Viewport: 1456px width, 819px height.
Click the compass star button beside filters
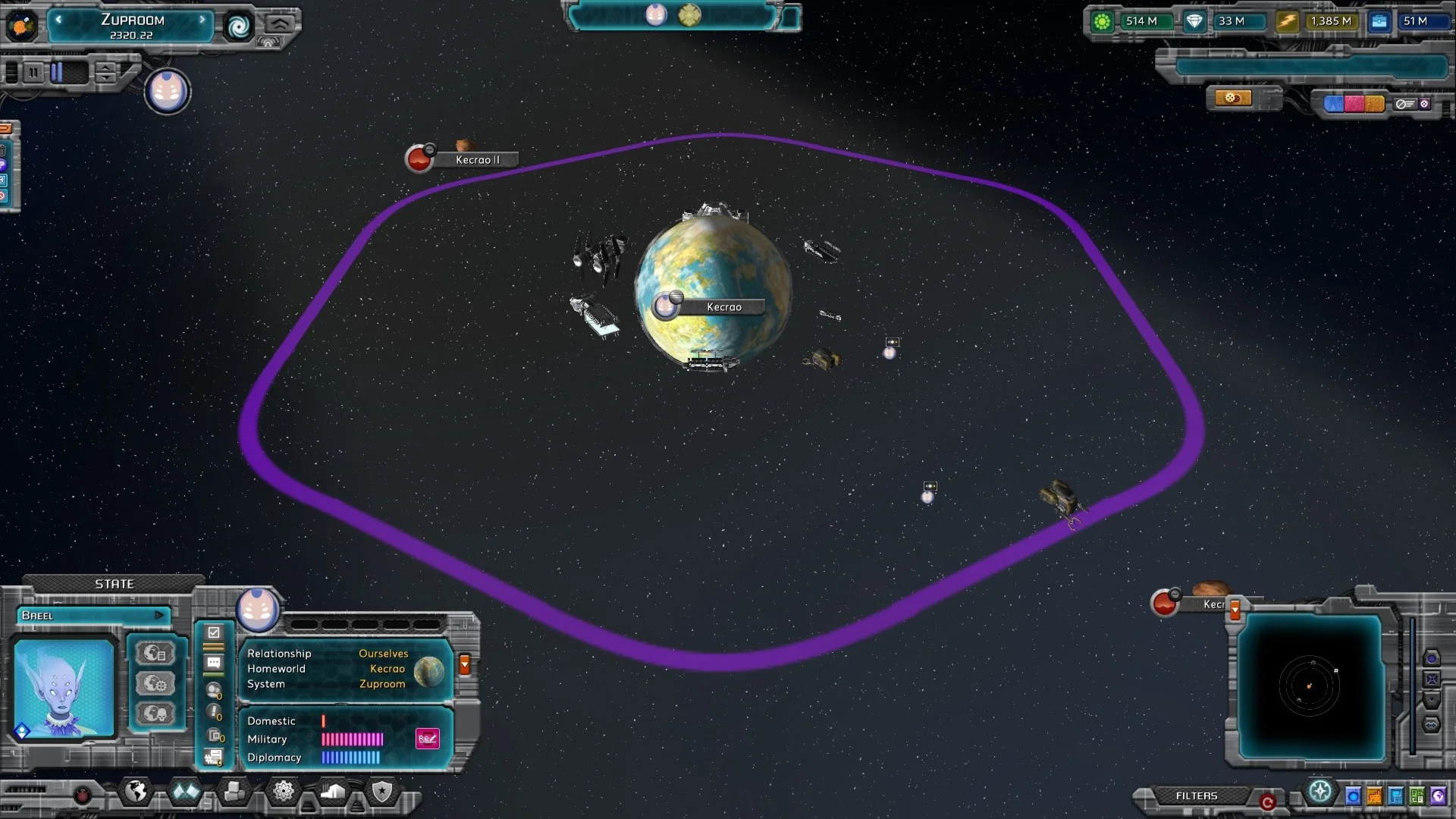(x=1320, y=792)
